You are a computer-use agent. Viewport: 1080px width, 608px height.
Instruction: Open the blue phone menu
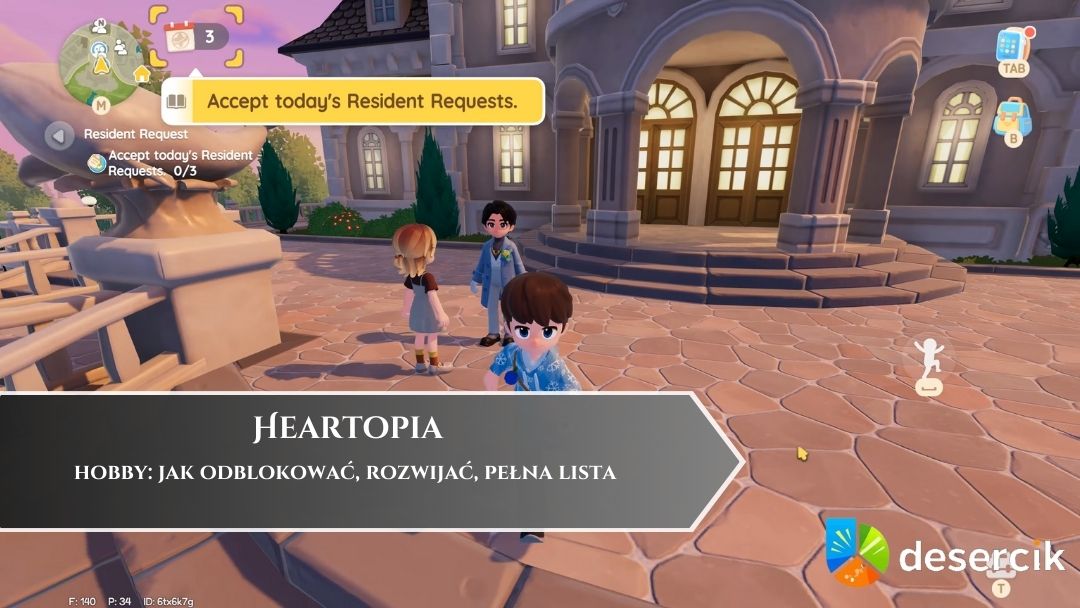point(1012,46)
